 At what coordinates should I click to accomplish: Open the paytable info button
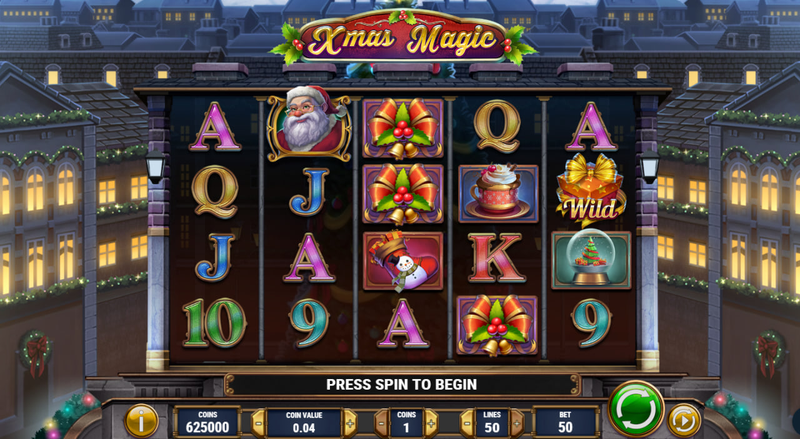141,421
